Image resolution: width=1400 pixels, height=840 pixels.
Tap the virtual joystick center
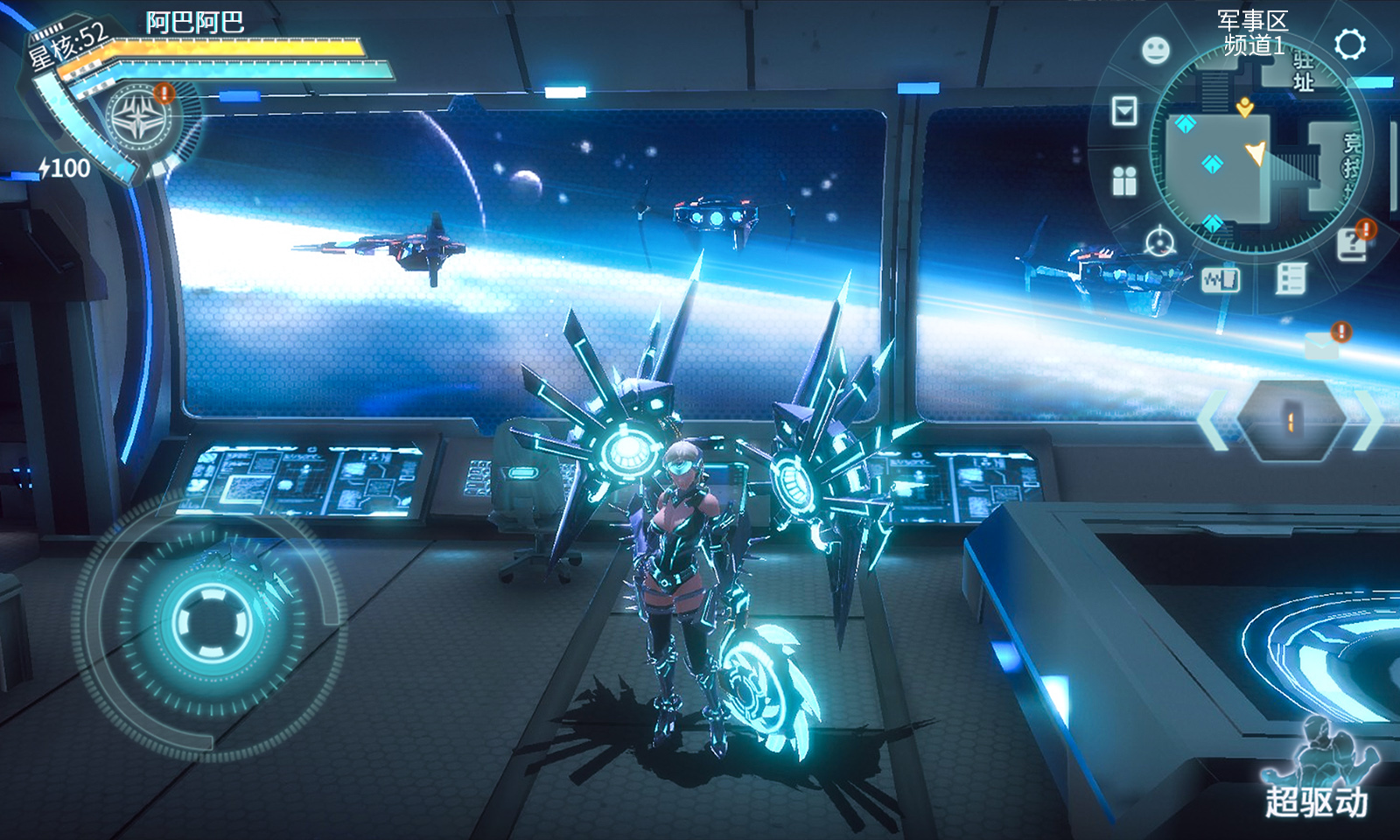point(211,624)
